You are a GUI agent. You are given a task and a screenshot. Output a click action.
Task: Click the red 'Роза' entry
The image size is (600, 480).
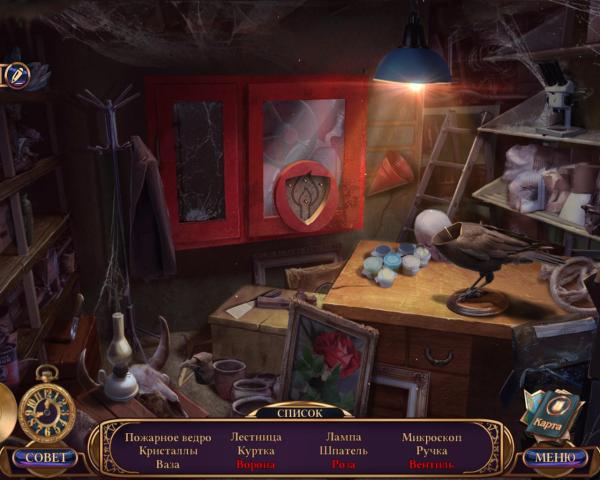[344, 465]
